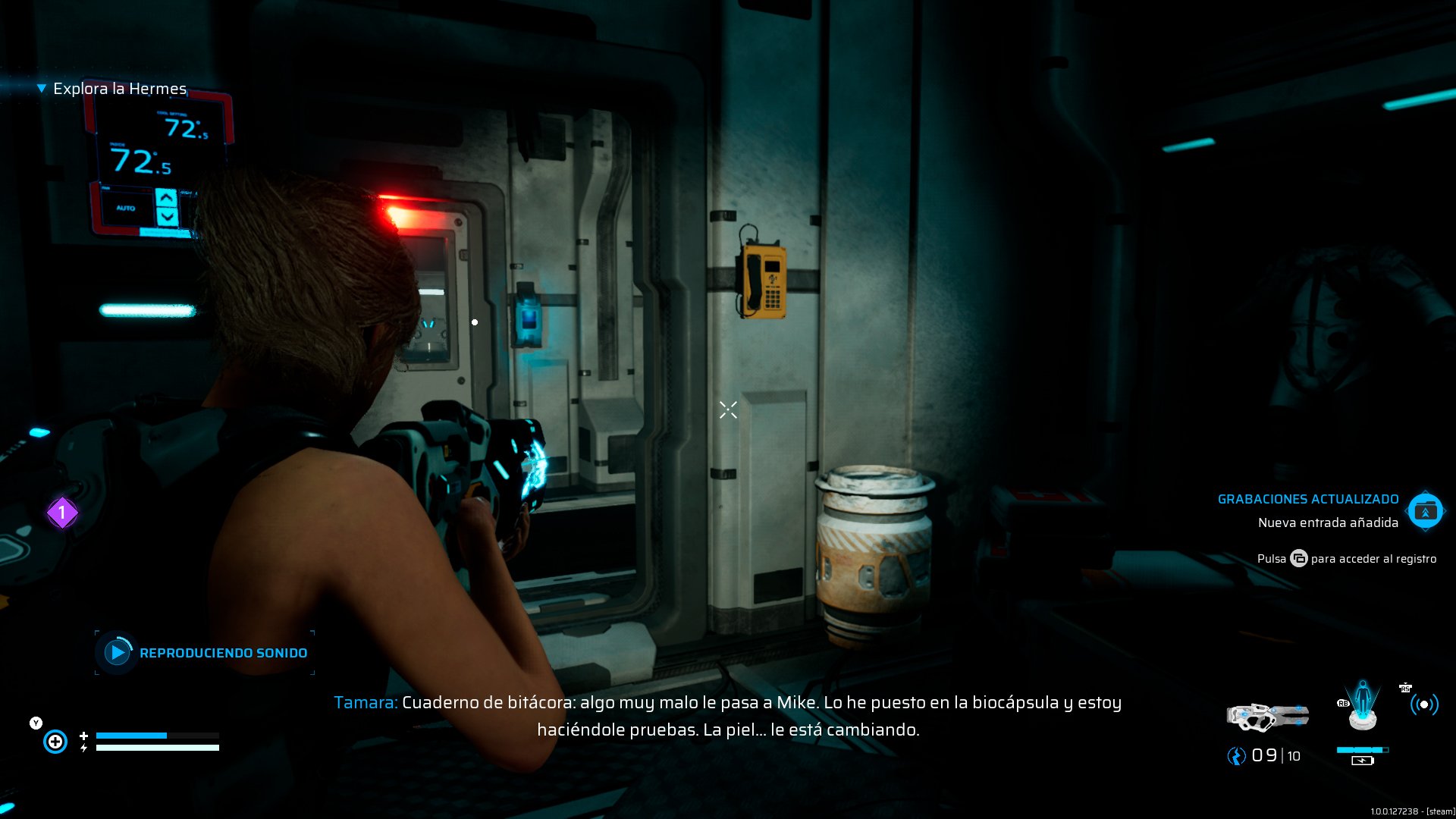Click the play icon beside "Reproduciendo sonido"
The height and width of the screenshot is (819, 1456).
[117, 652]
